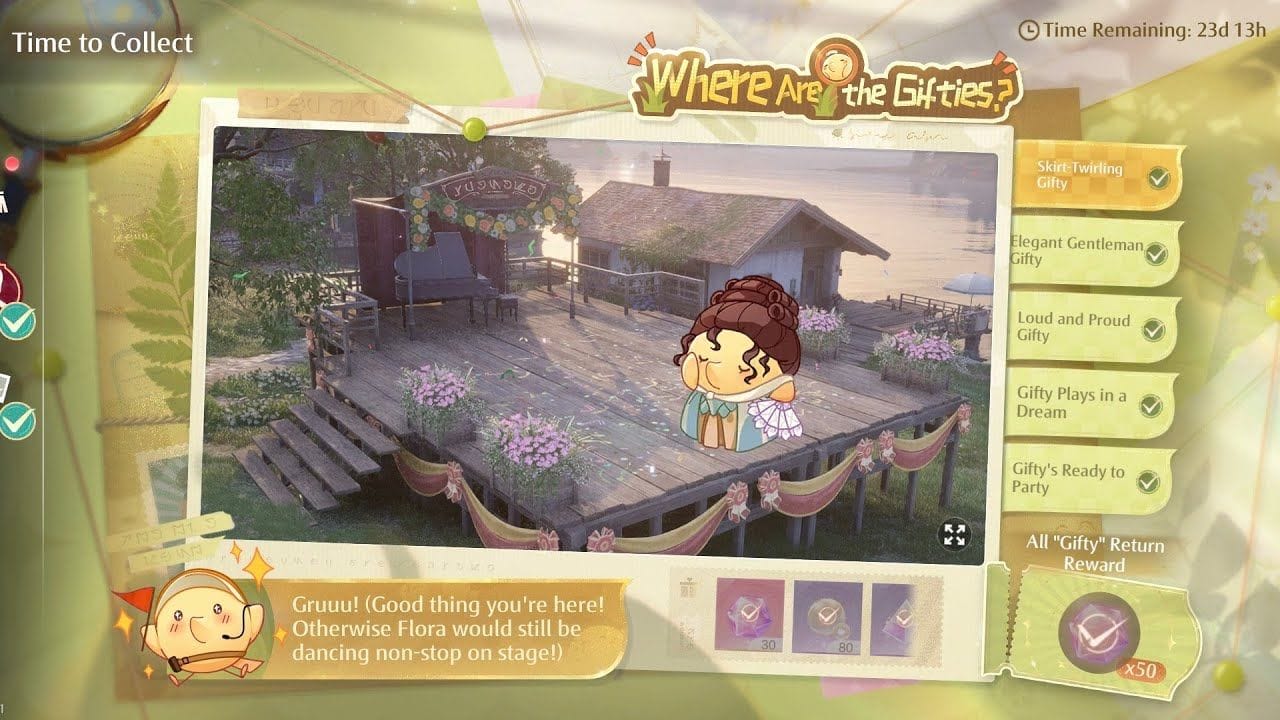Select the reward item marked 80

827,614
